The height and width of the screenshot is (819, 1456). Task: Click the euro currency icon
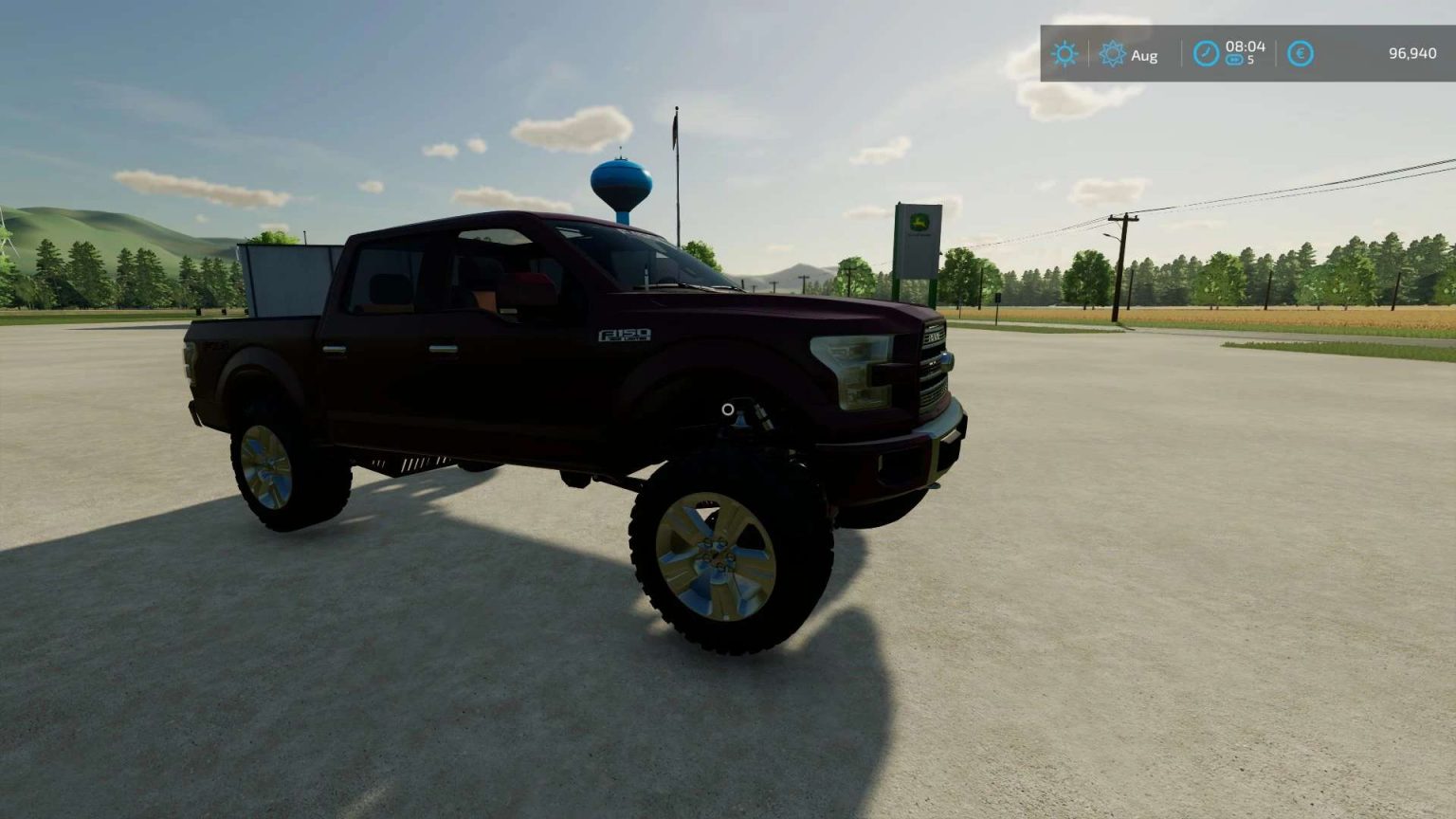[1301, 54]
